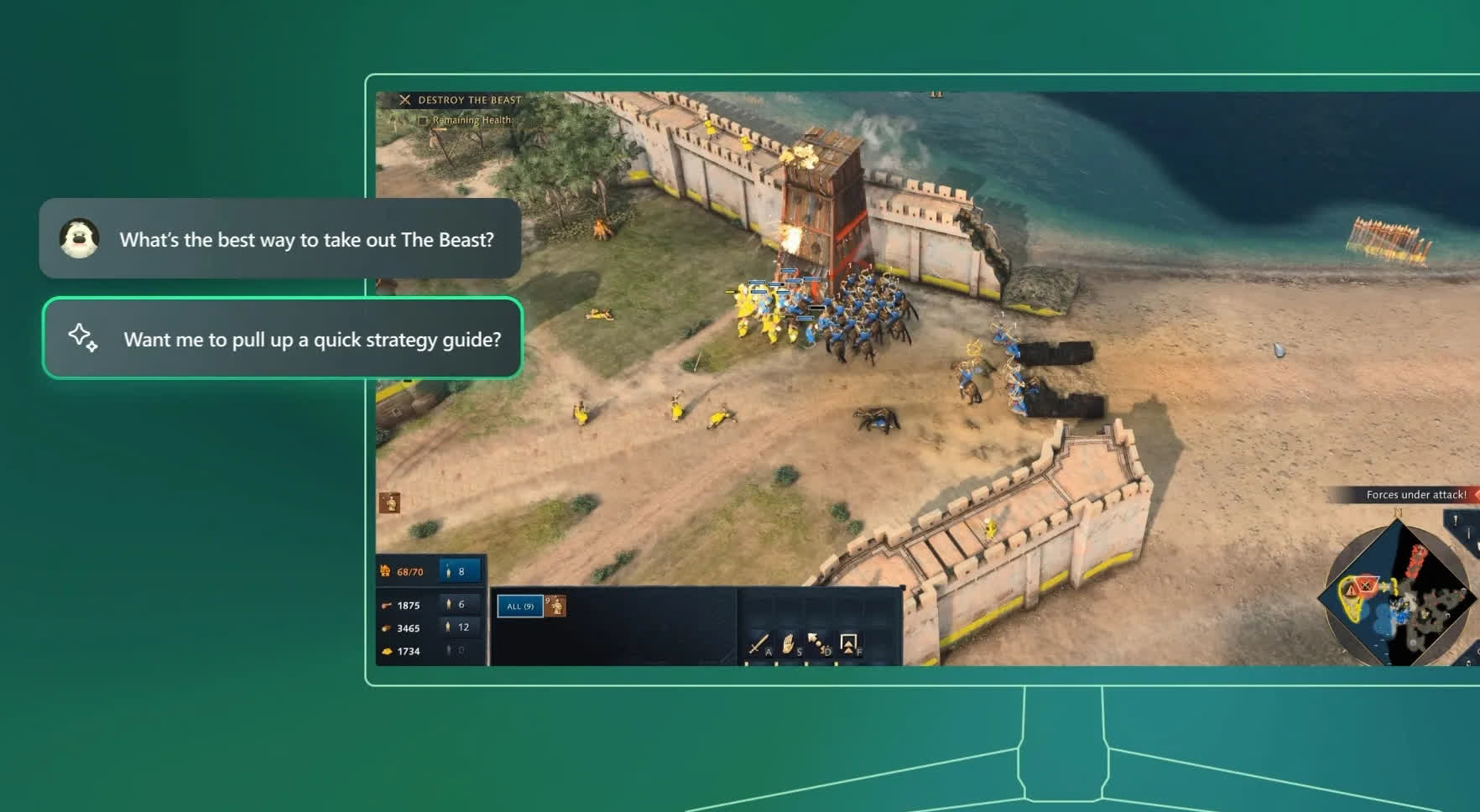Jump to the skull marker on the minimap
This screenshot has width=1480, height=812.
[1366, 586]
